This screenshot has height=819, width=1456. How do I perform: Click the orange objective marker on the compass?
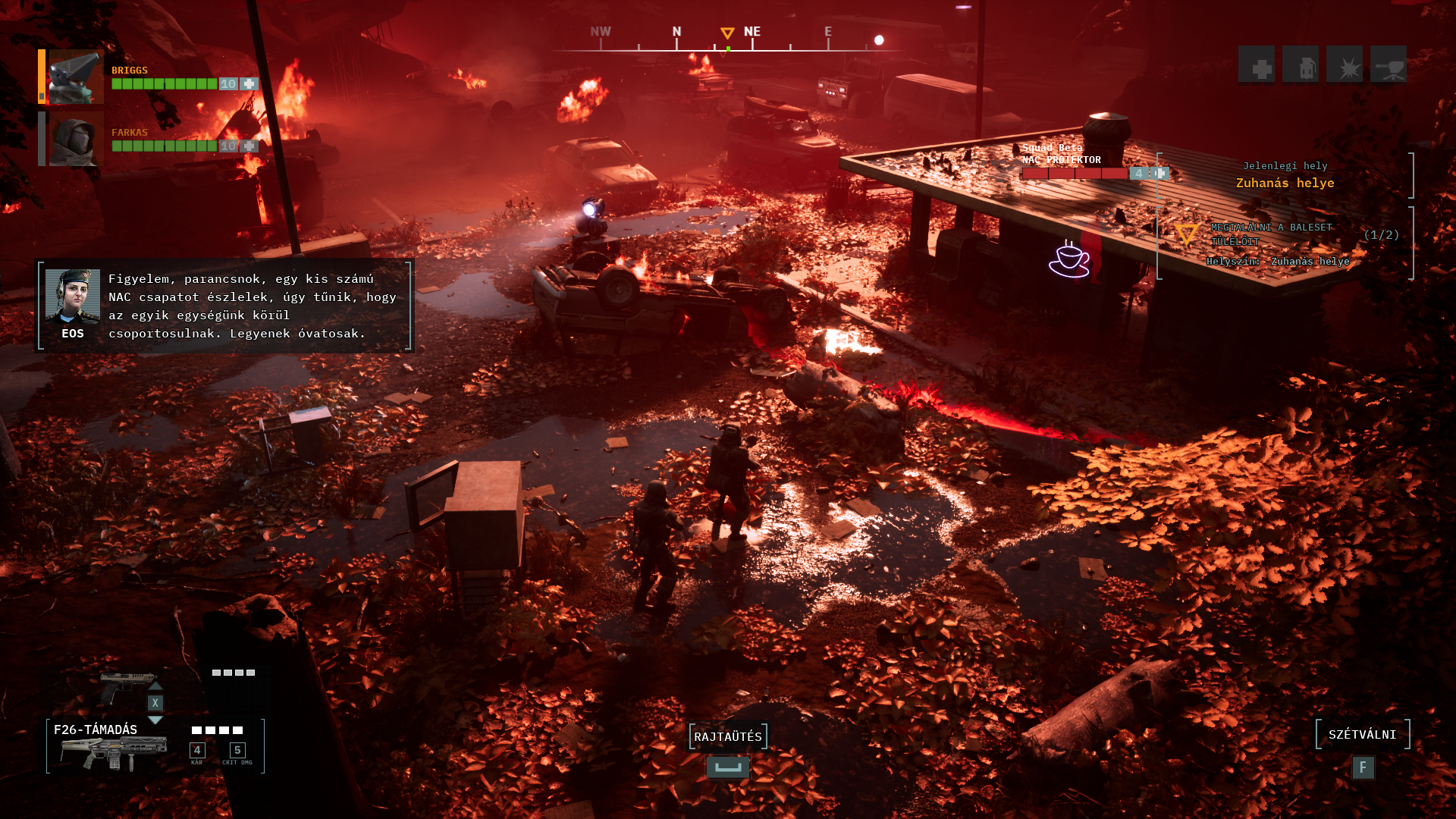click(x=727, y=33)
